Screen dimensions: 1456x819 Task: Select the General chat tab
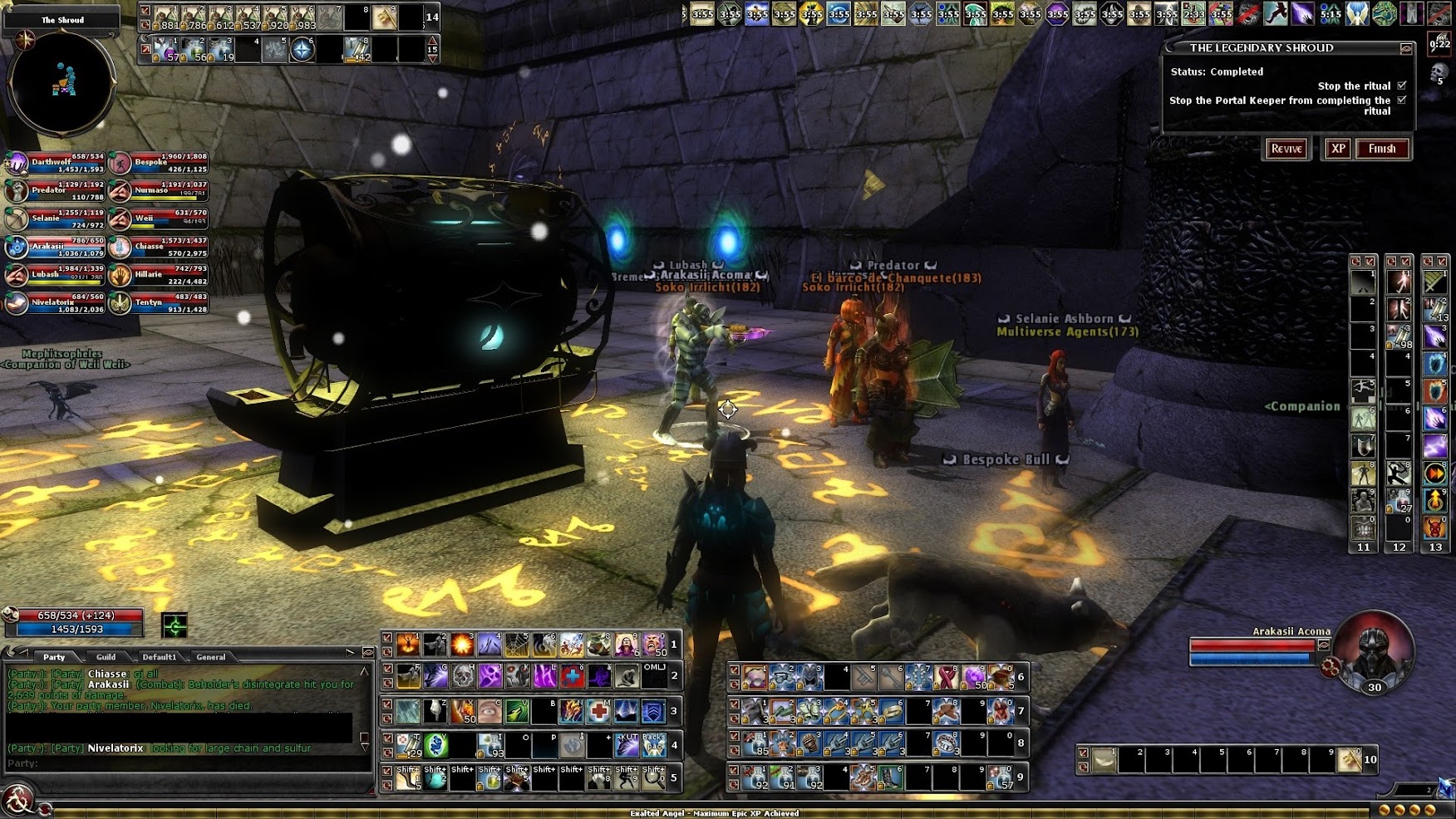click(210, 657)
